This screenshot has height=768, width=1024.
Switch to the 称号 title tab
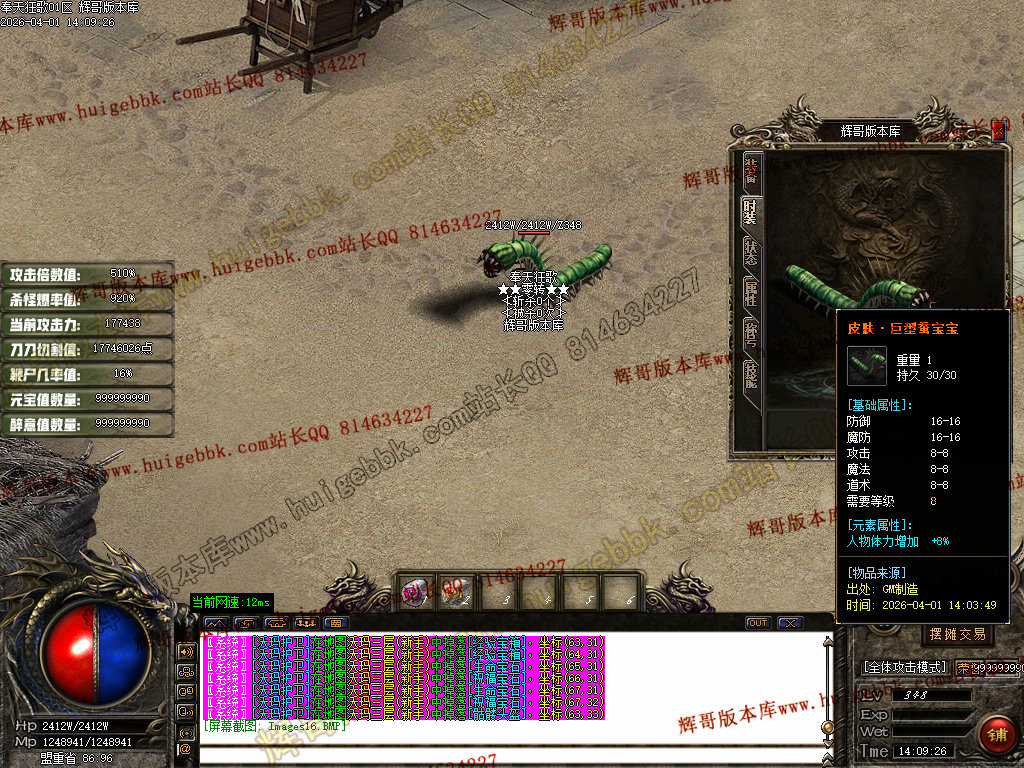[751, 335]
